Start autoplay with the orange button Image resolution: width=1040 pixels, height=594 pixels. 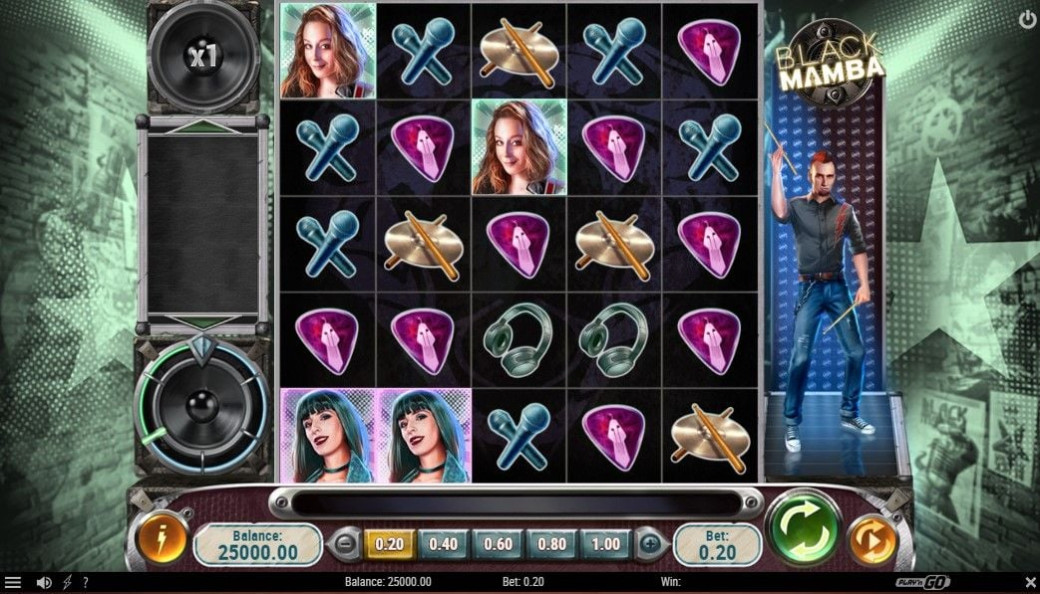[872, 540]
